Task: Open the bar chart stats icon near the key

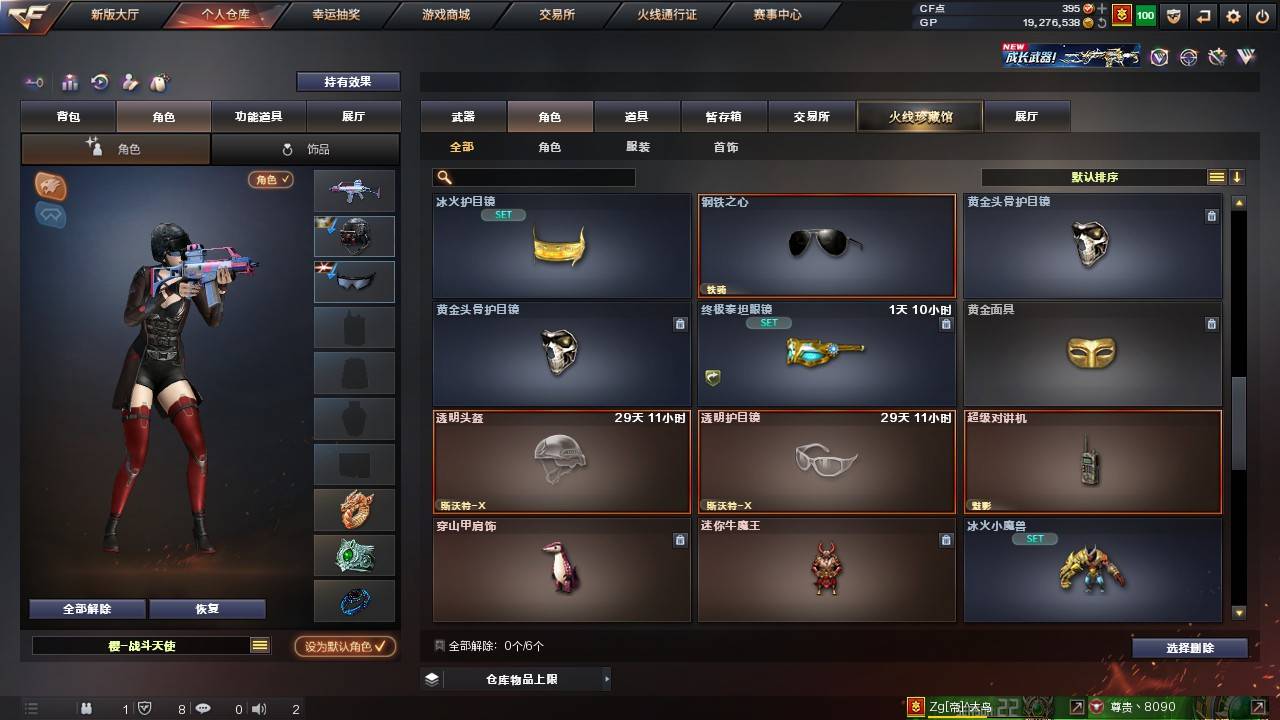Action: coord(69,84)
